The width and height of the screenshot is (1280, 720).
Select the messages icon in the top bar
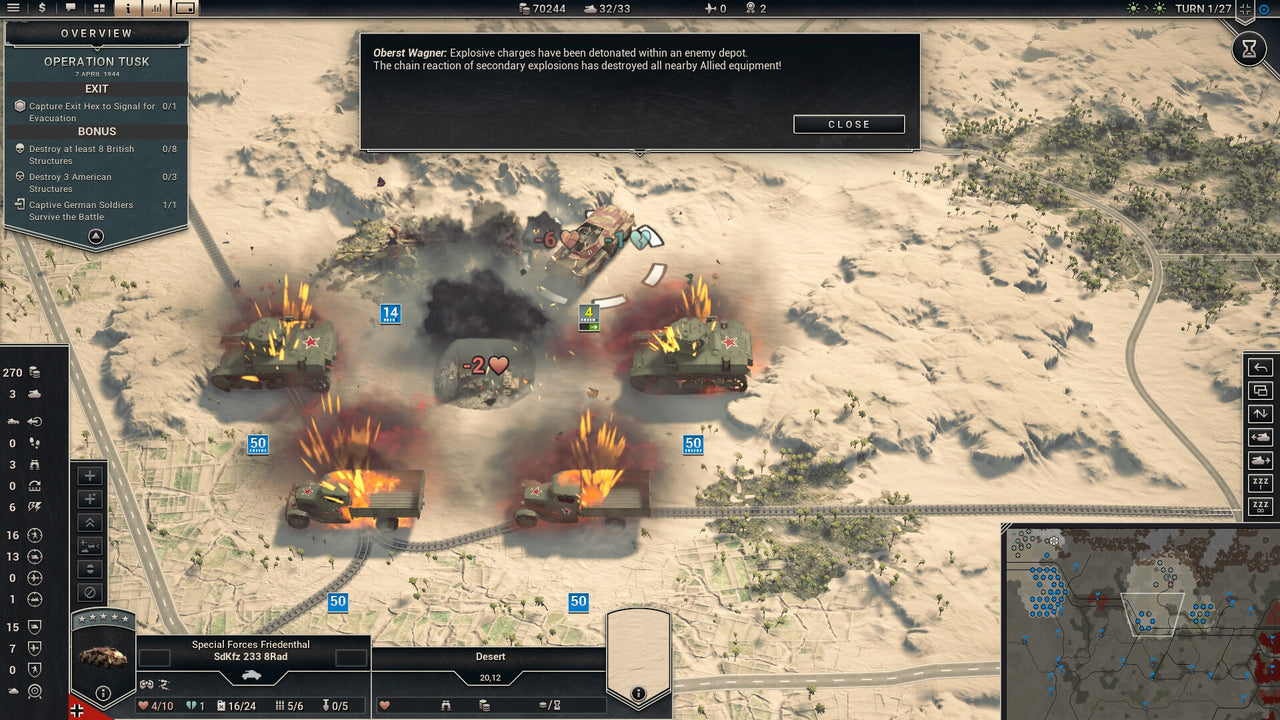tap(69, 8)
